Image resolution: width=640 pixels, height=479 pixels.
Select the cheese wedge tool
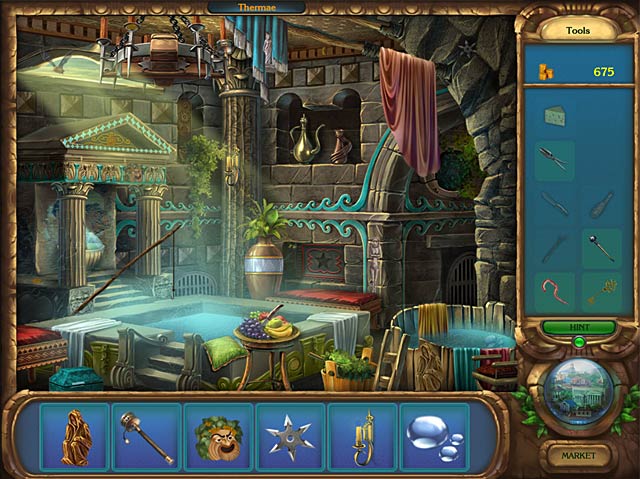(555, 117)
